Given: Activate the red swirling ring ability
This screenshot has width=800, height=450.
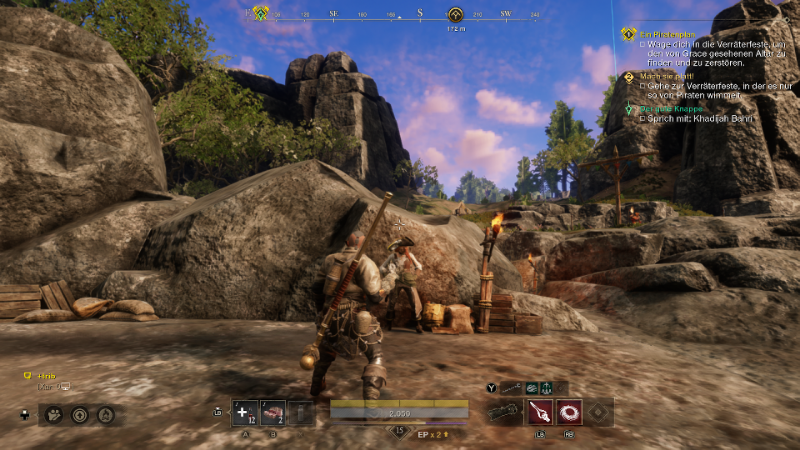Looking at the screenshot, I should (x=569, y=412).
